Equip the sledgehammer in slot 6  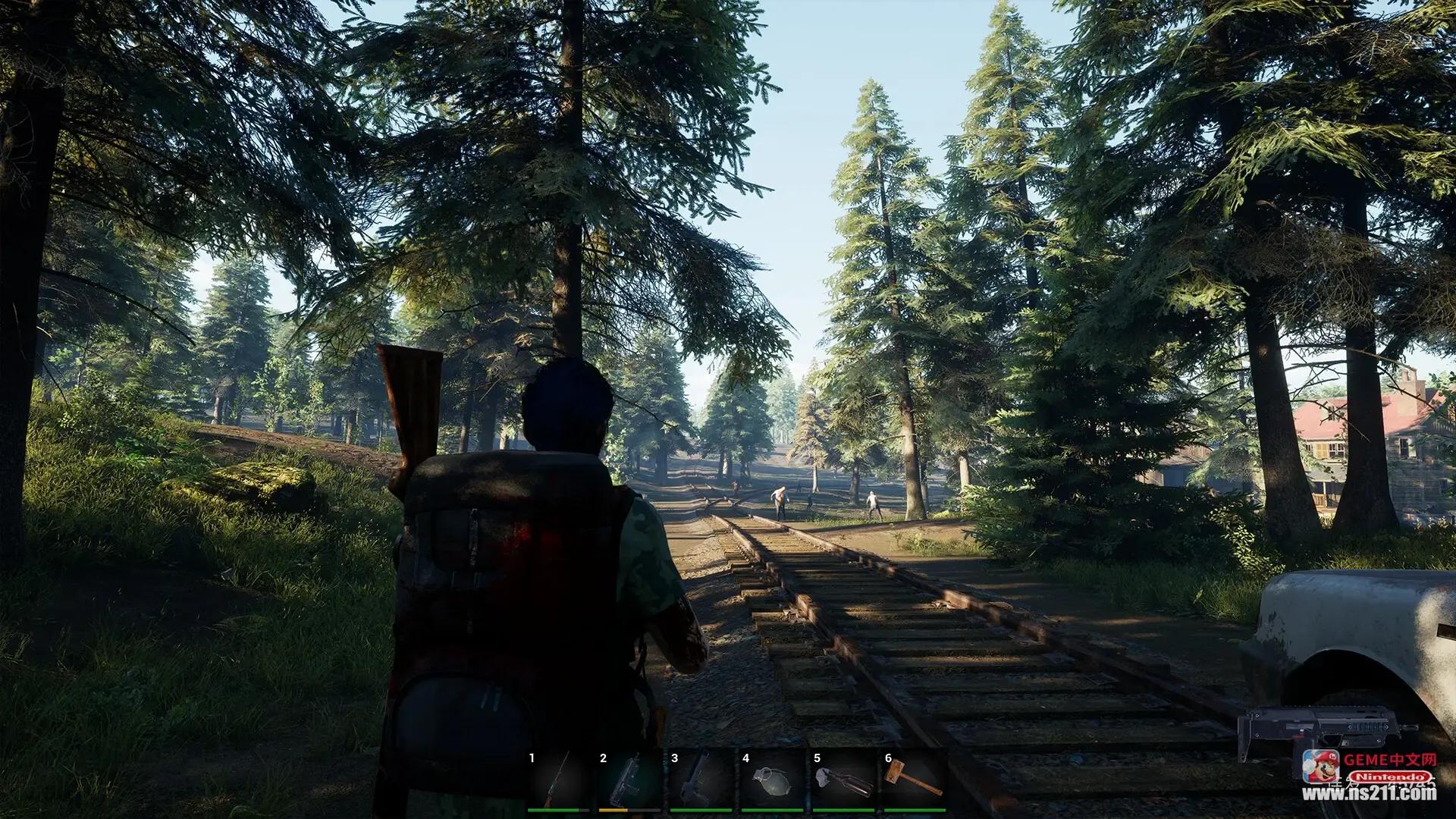coord(915,780)
